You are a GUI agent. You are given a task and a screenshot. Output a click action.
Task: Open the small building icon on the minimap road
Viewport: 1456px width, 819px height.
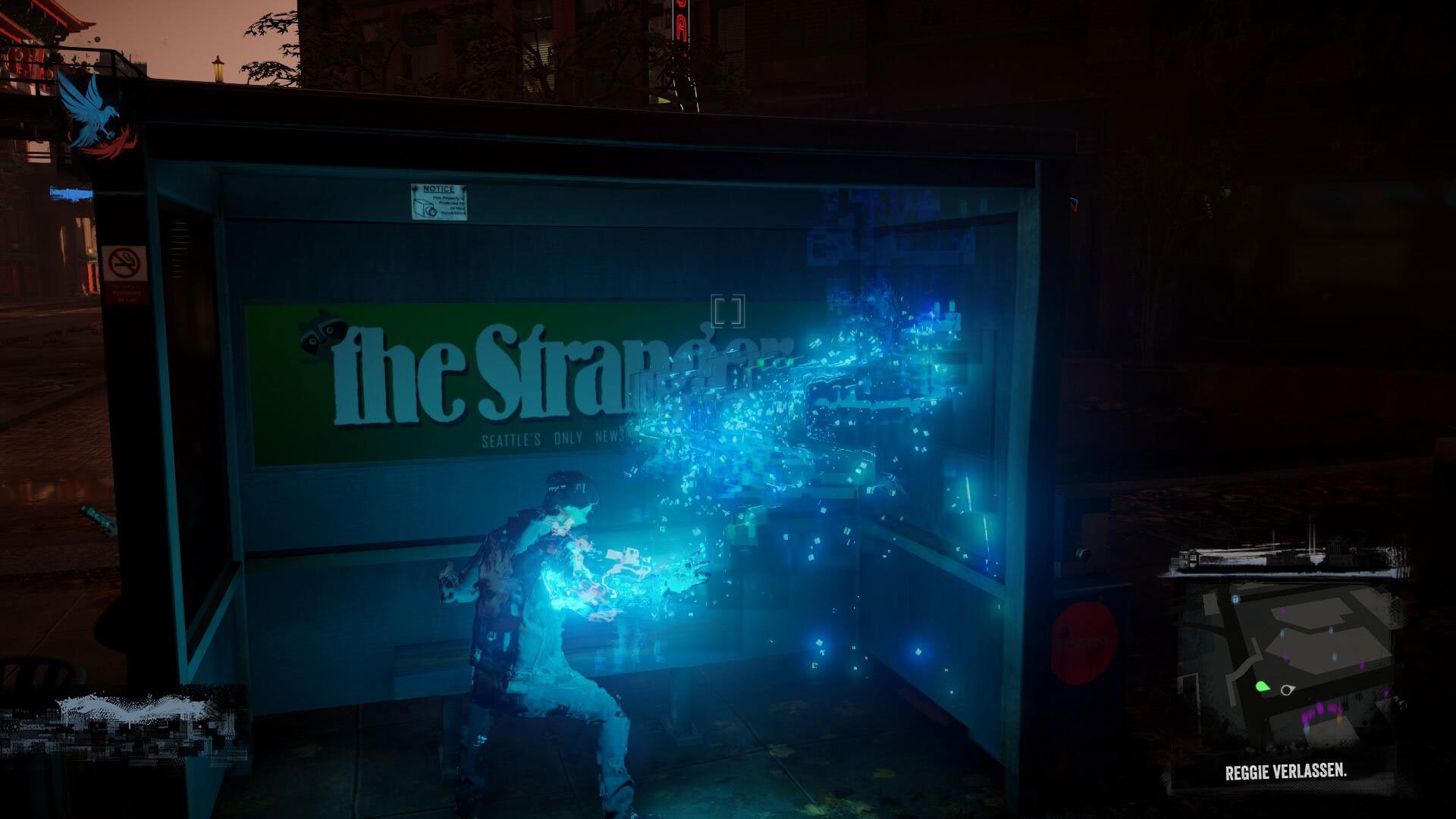pos(1236,598)
